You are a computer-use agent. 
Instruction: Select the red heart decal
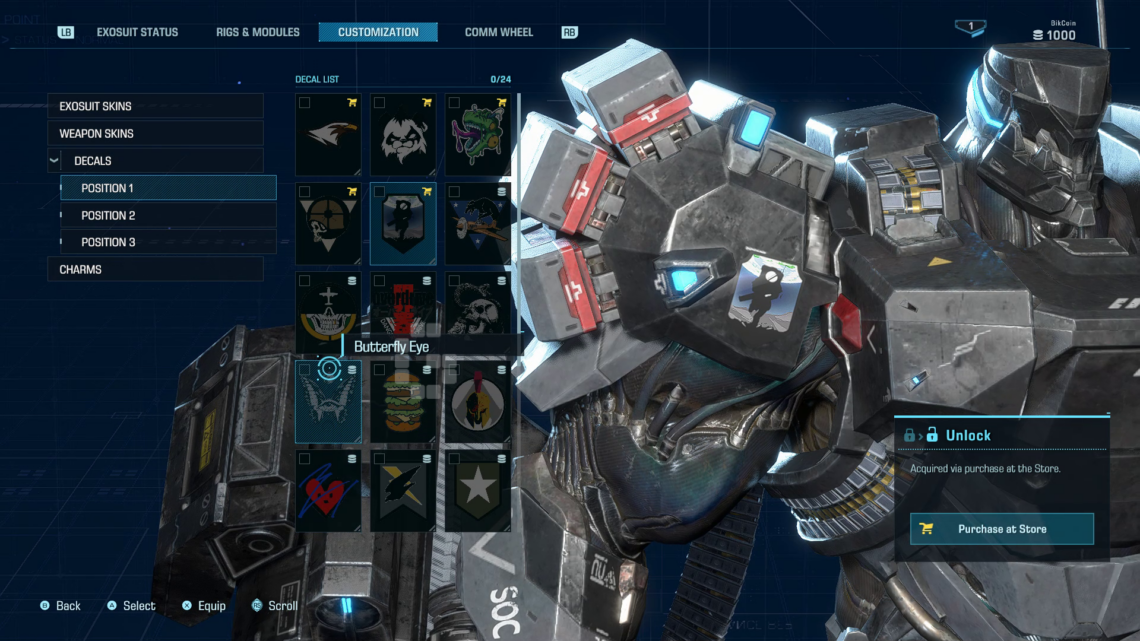click(x=329, y=492)
